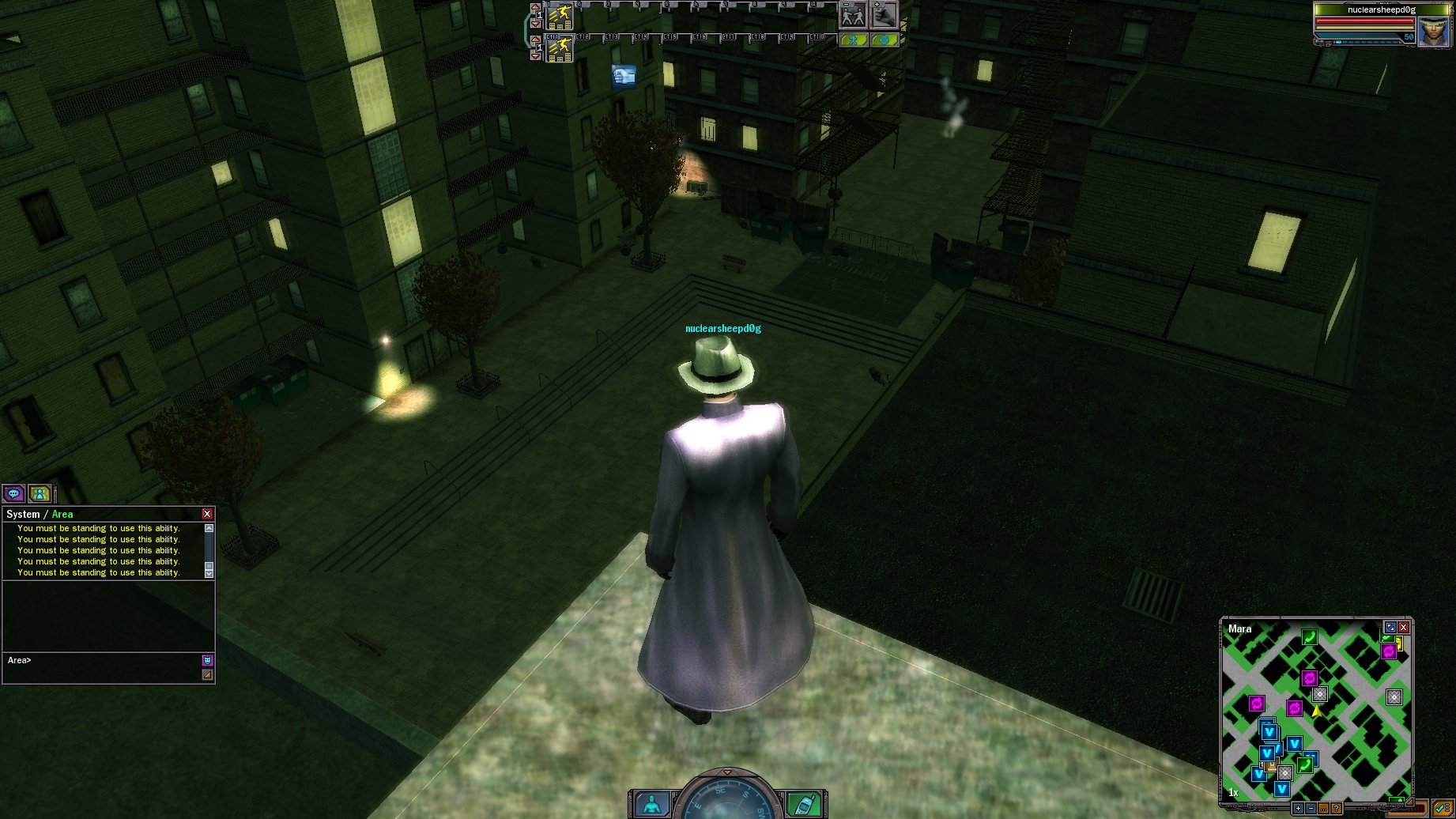This screenshot has width=1456, height=819.
Task: Open the purple speech bubble chat button
Action: (13, 494)
